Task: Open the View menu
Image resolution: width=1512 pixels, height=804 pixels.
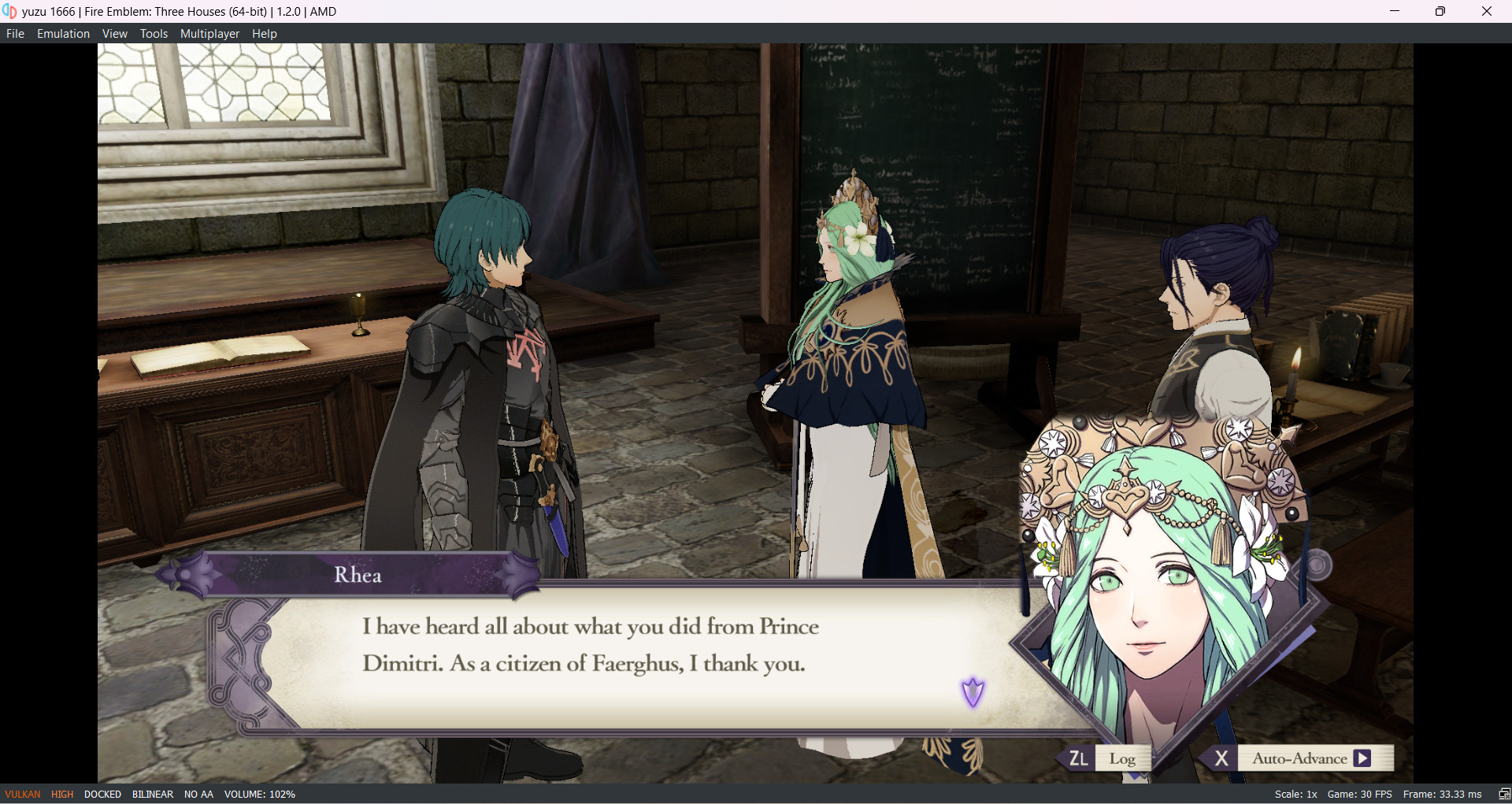Action: tap(114, 33)
